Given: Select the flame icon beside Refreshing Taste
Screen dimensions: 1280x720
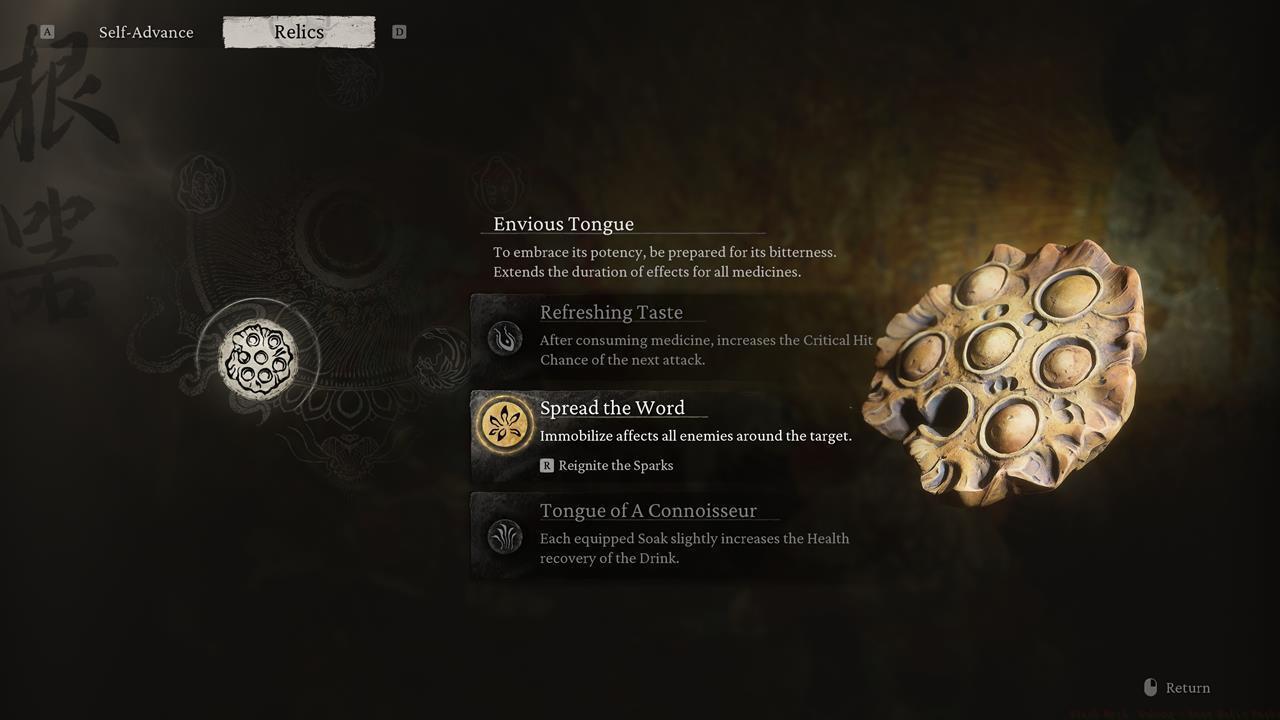Looking at the screenshot, I should (x=505, y=338).
